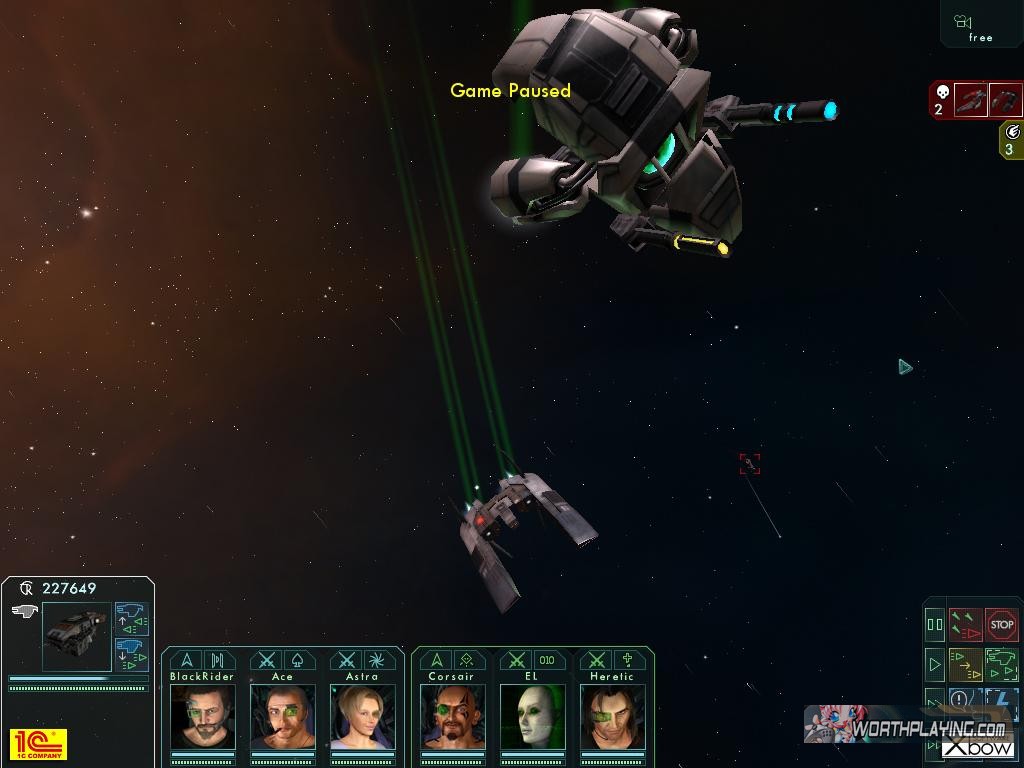Issue the red attack order with fighter icons

(x=965, y=625)
